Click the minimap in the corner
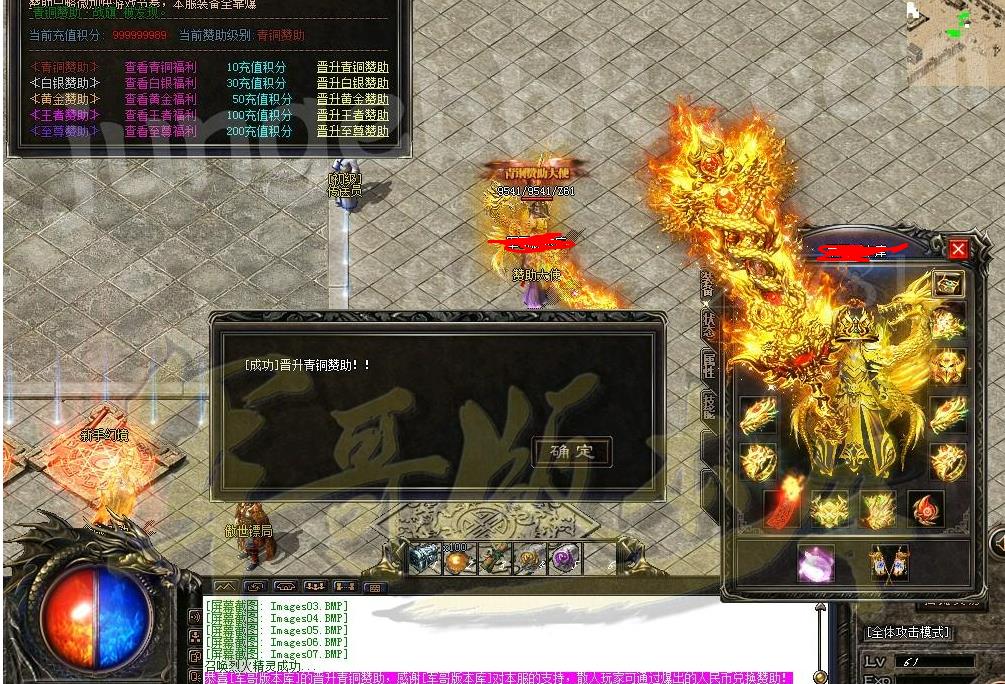1005x684 pixels. click(955, 30)
